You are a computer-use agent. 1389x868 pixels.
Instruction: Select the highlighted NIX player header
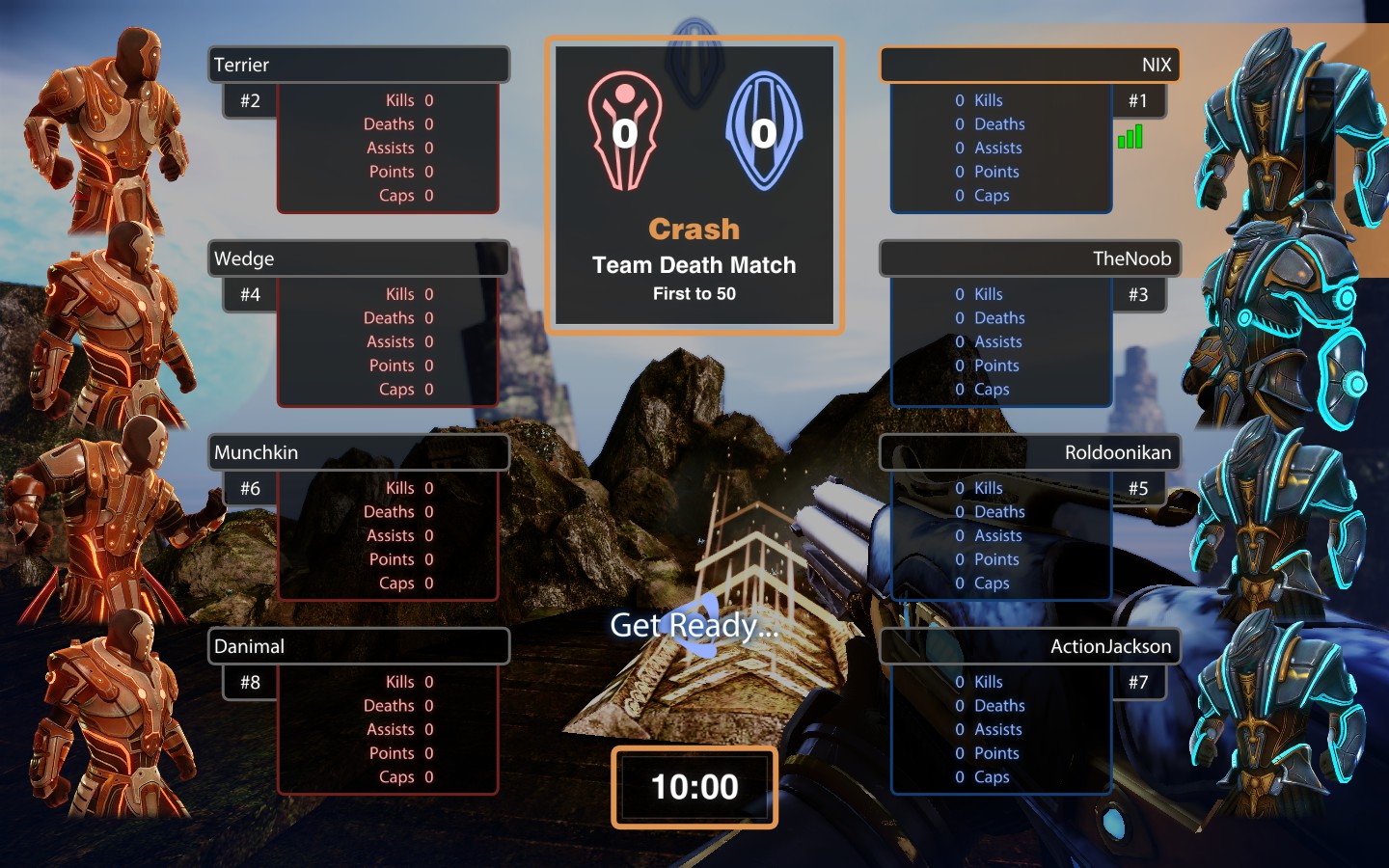tap(1029, 65)
